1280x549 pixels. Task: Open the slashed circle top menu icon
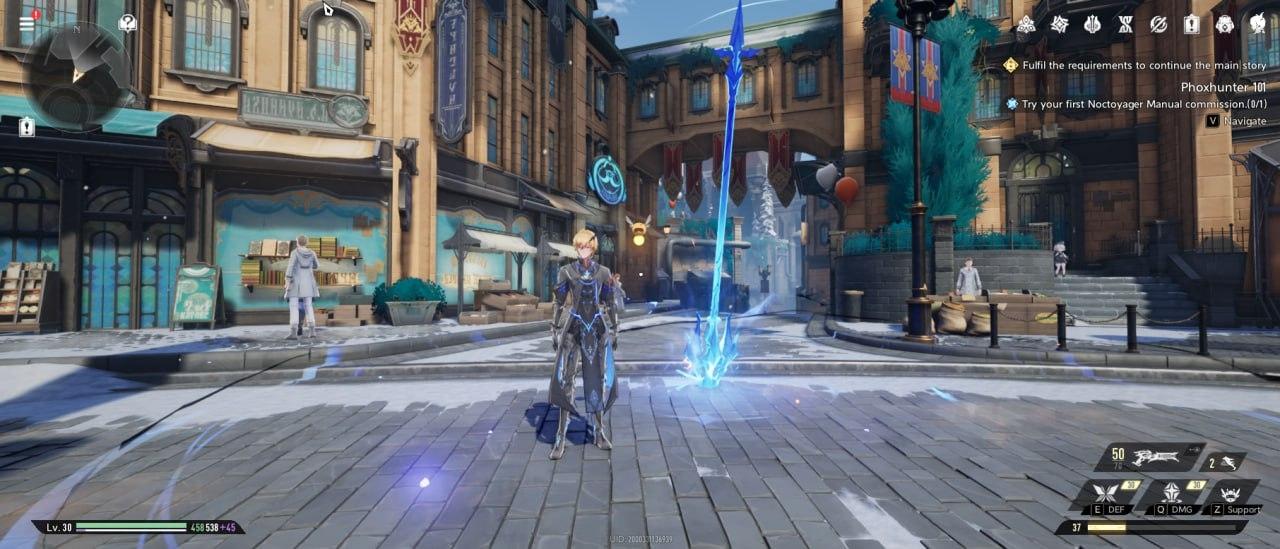[1158, 24]
